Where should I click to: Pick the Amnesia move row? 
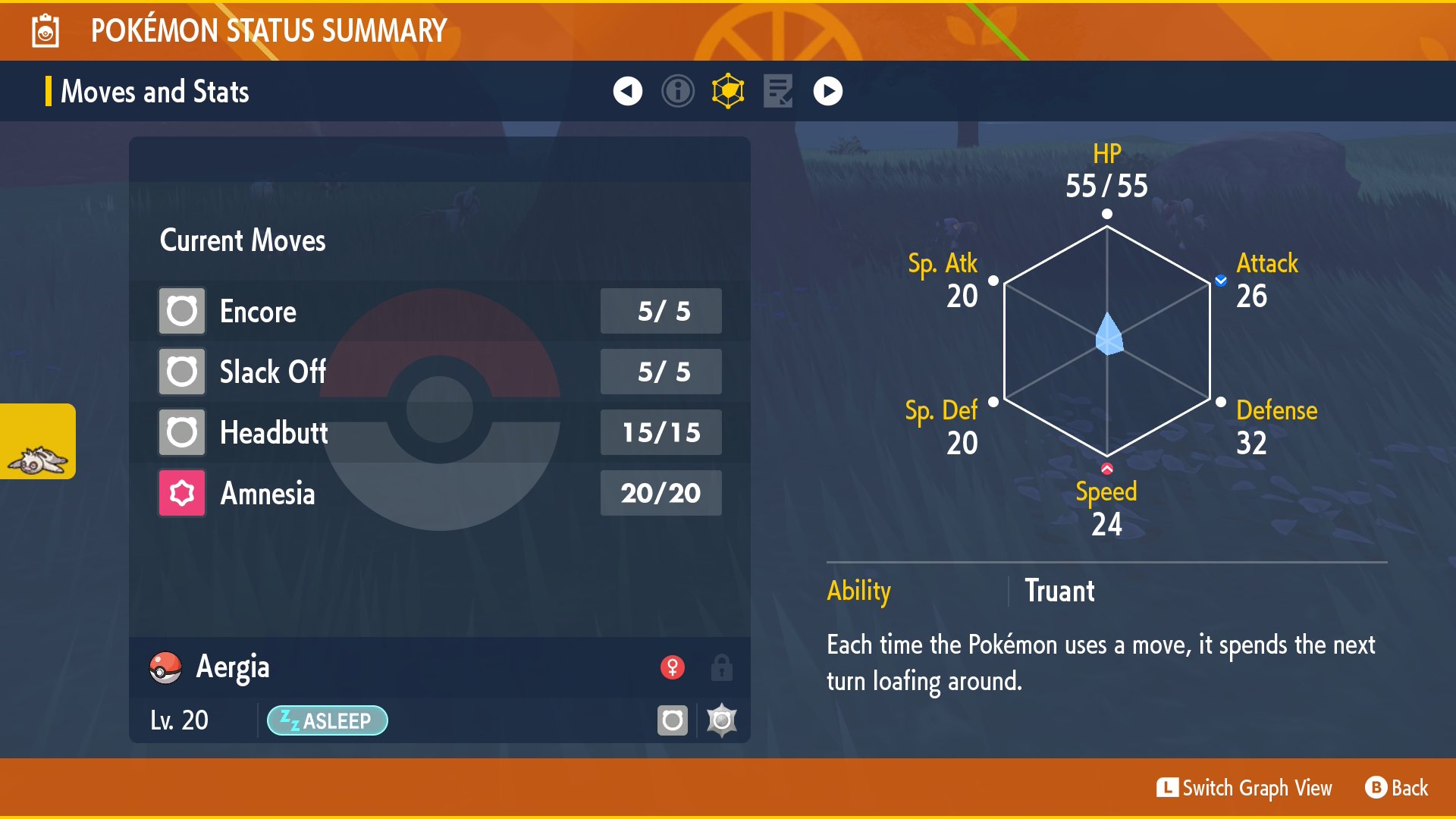(440, 493)
